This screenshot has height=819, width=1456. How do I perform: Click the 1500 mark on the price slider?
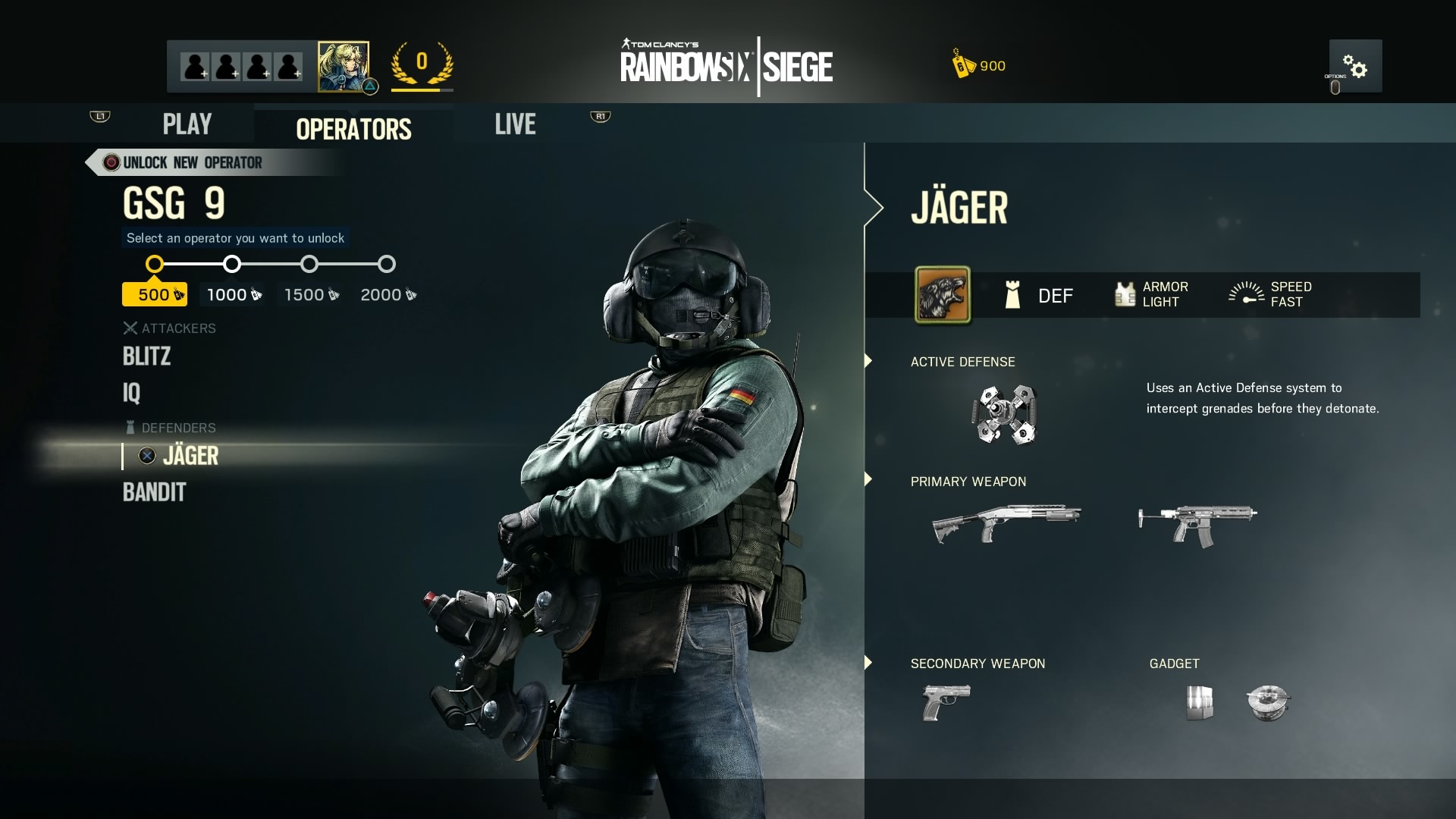(x=309, y=264)
